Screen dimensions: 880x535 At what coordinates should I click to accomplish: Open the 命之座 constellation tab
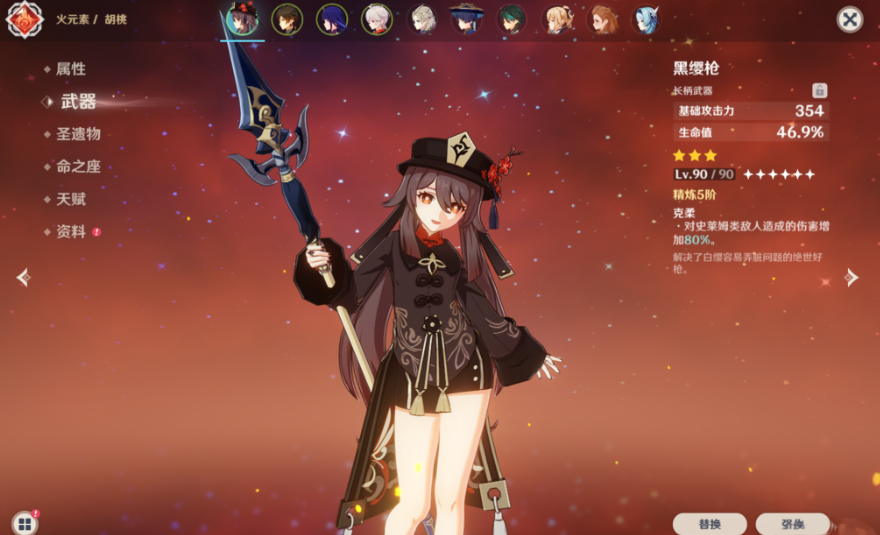(x=77, y=167)
